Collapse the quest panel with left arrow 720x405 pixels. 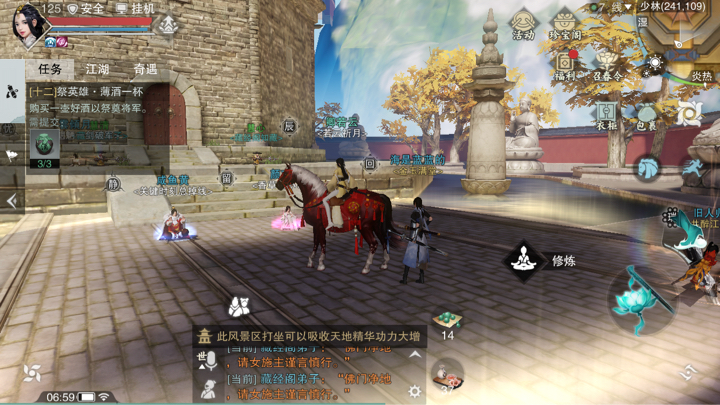12,201
